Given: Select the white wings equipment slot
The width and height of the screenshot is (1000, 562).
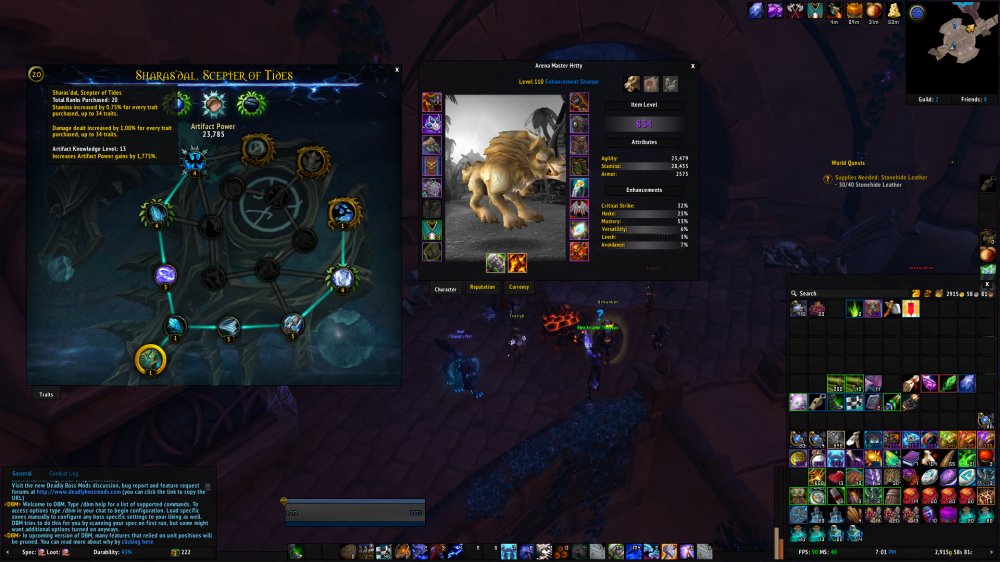Looking at the screenshot, I should (579, 208).
